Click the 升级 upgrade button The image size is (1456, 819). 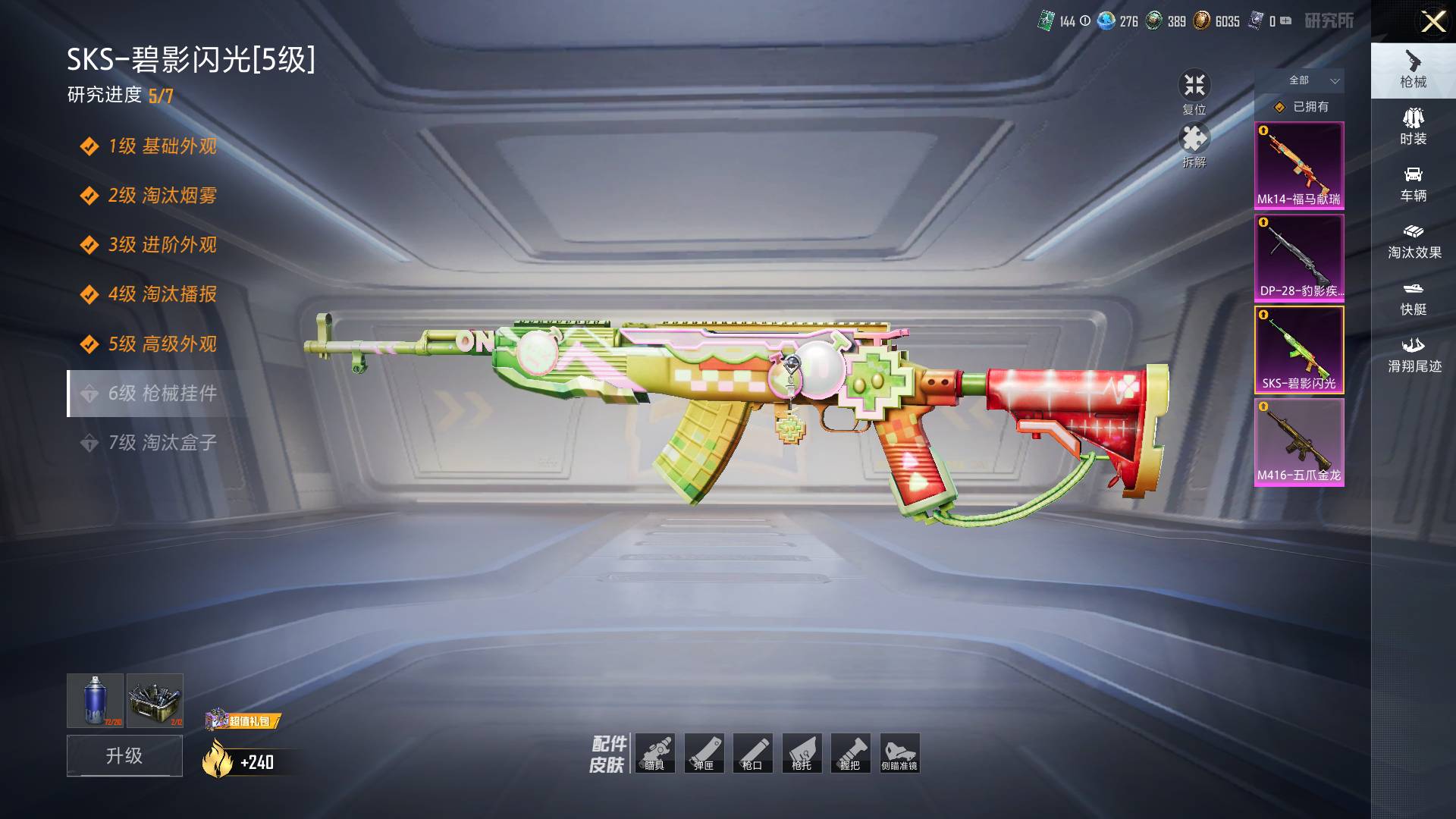tap(124, 755)
